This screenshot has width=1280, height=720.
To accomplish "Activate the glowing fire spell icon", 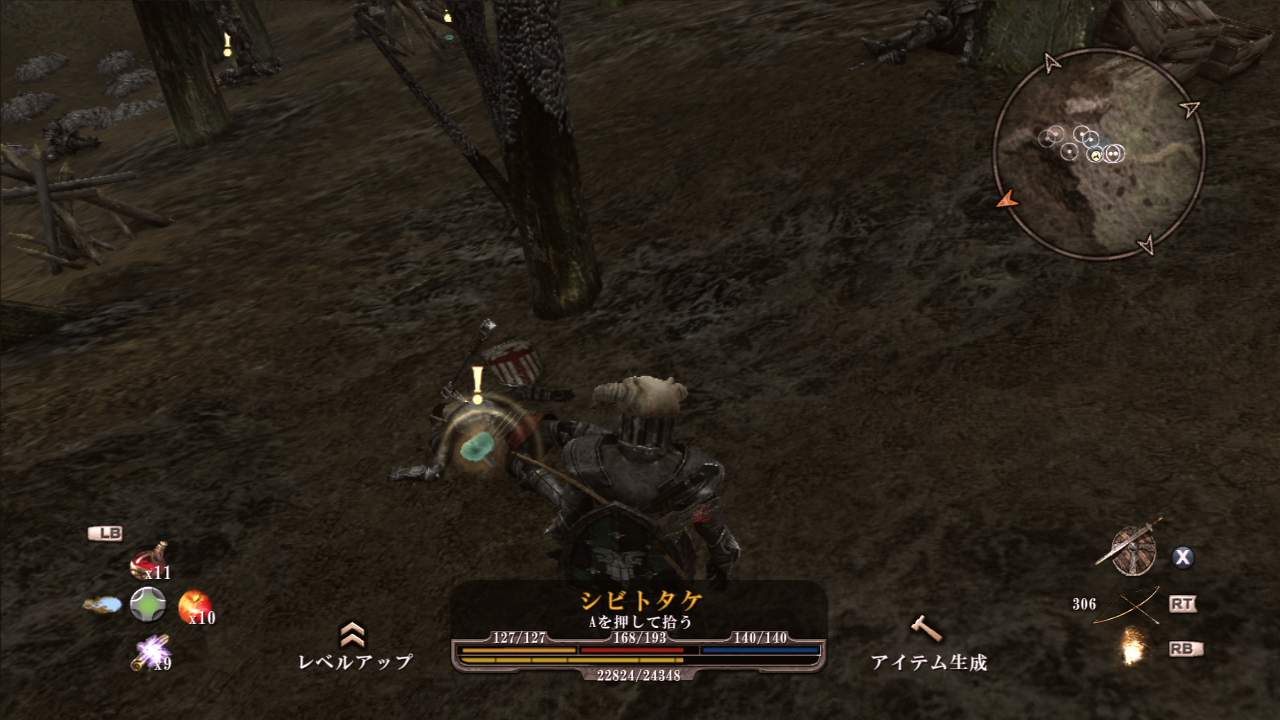I will (x=1133, y=648).
